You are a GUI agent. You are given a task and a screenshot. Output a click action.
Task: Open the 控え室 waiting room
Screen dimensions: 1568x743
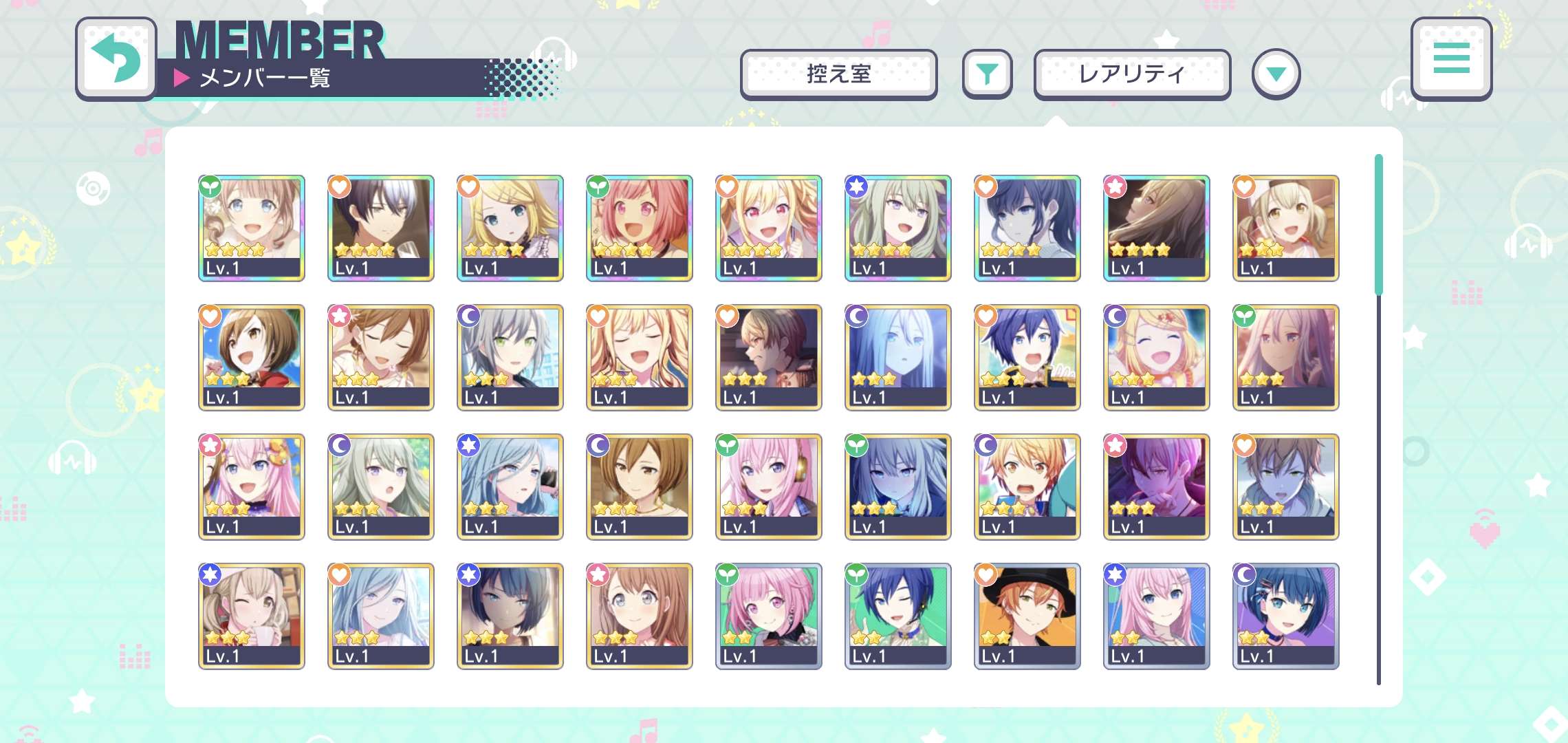pos(838,74)
